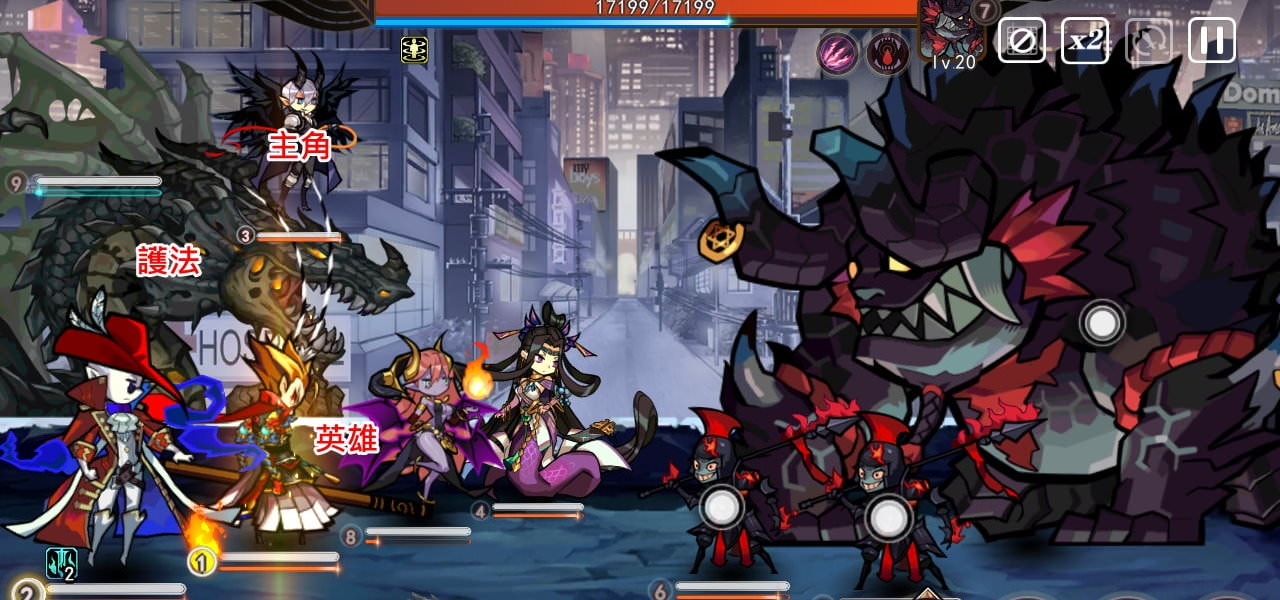Pause the battle

coord(1211,40)
